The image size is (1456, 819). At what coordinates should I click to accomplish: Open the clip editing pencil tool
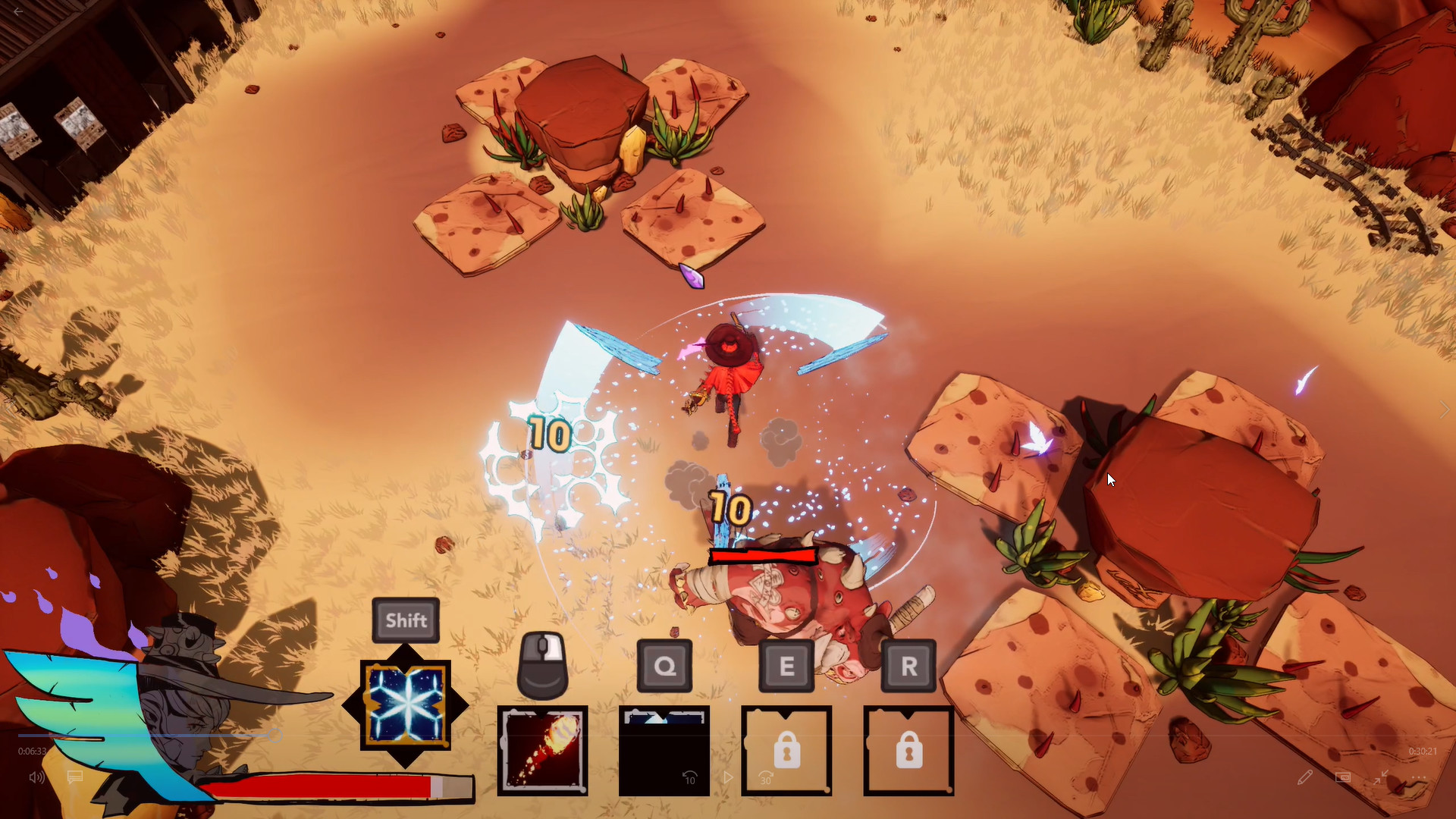(1306, 777)
